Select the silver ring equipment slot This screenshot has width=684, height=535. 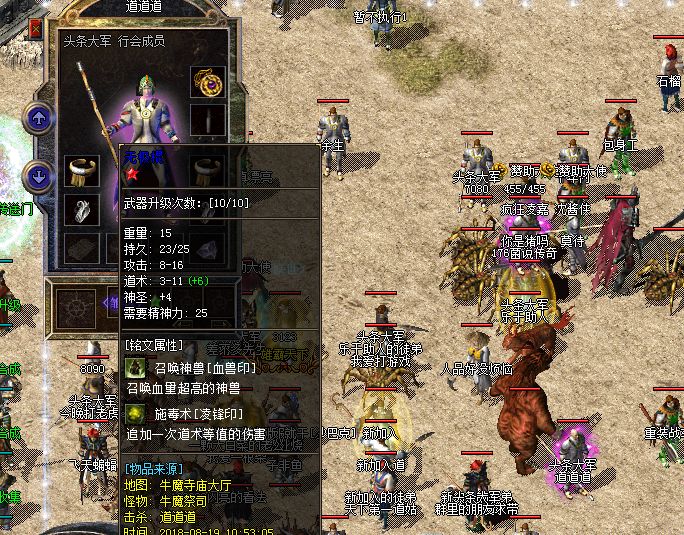pos(82,208)
